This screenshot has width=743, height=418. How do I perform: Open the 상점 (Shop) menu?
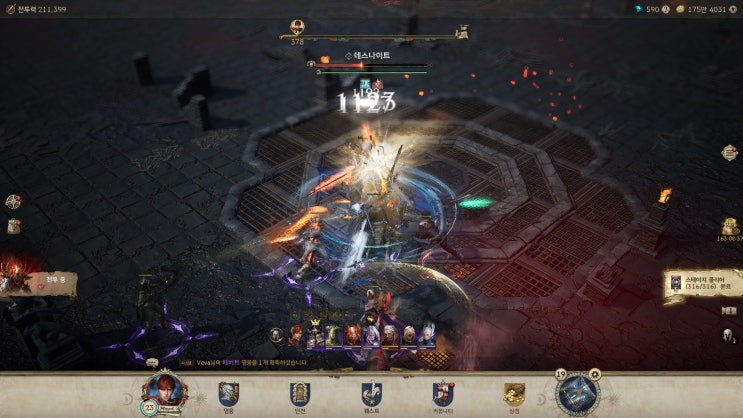tap(514, 395)
